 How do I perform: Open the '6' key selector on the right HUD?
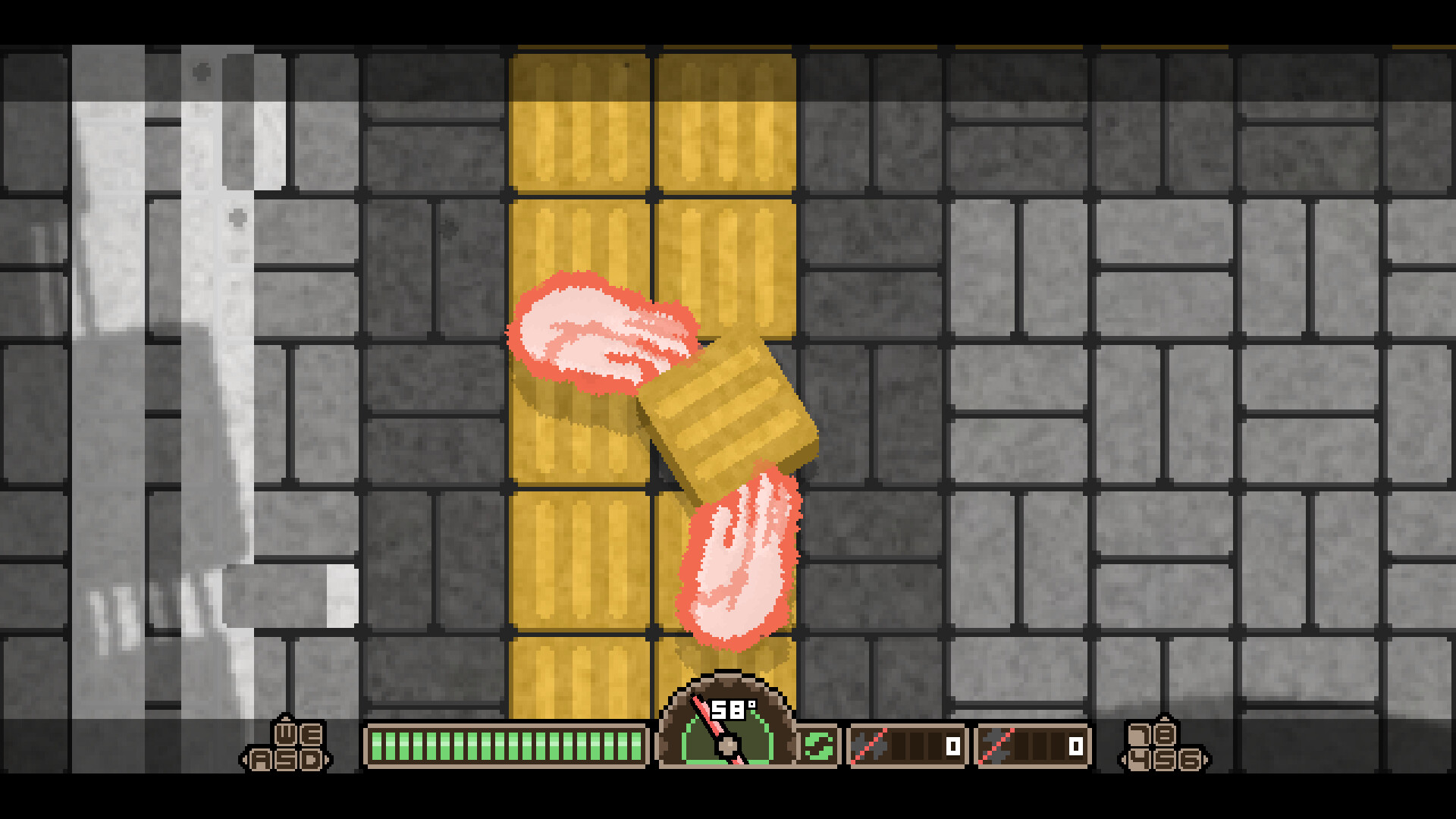(1191, 760)
